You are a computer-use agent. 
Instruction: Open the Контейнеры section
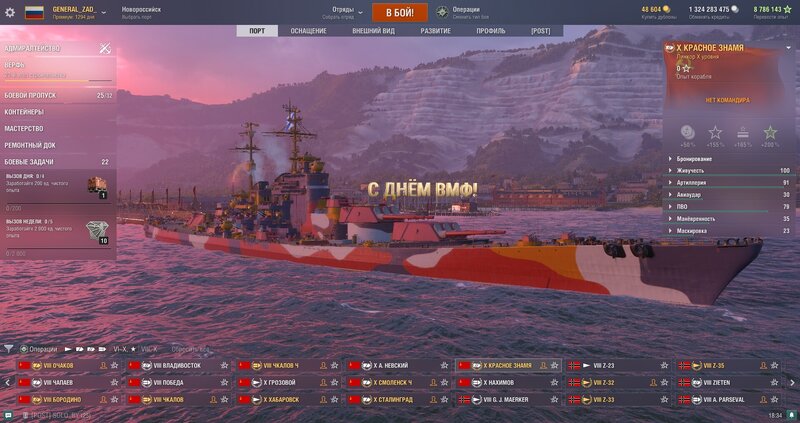click(x=24, y=112)
